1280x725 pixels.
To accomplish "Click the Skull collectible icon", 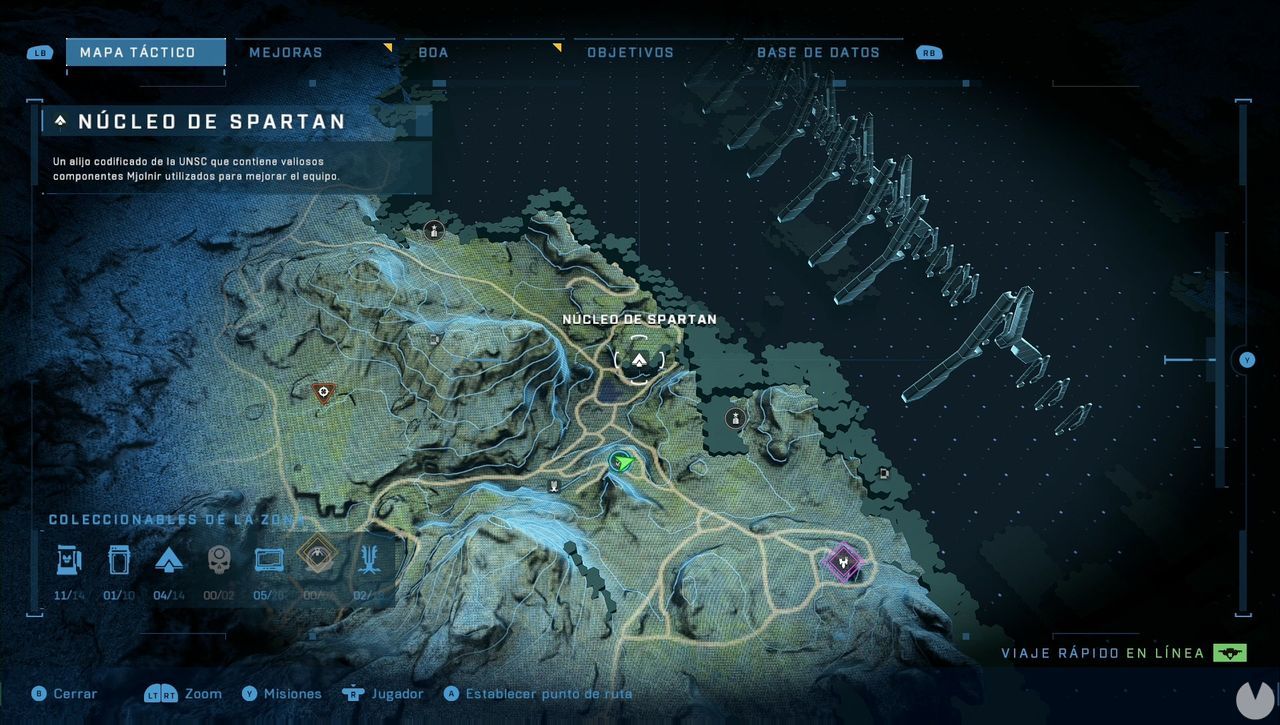I will click(x=220, y=560).
